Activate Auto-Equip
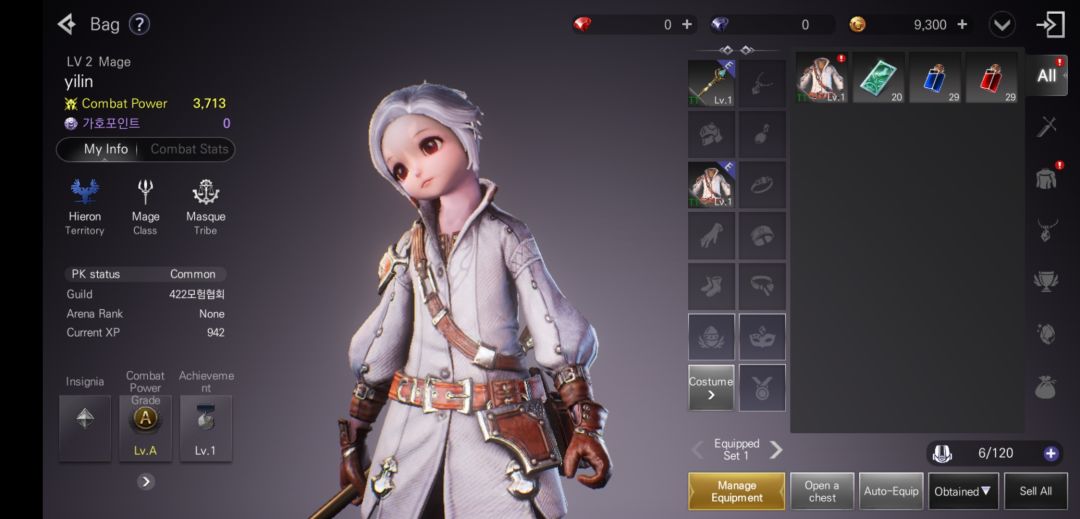The image size is (1080, 519). tap(891, 491)
